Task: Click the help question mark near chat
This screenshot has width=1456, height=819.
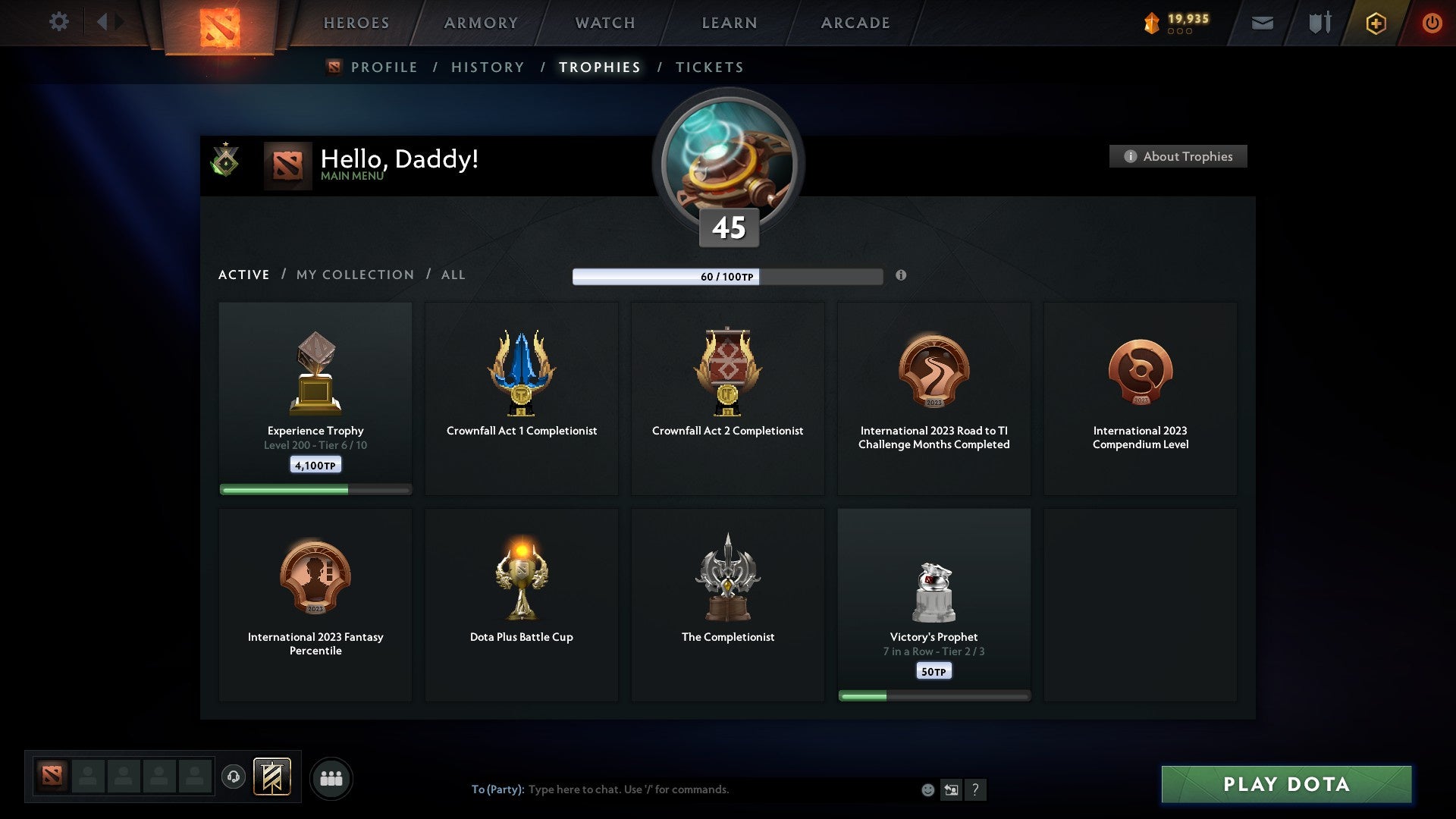Action: 976,789
